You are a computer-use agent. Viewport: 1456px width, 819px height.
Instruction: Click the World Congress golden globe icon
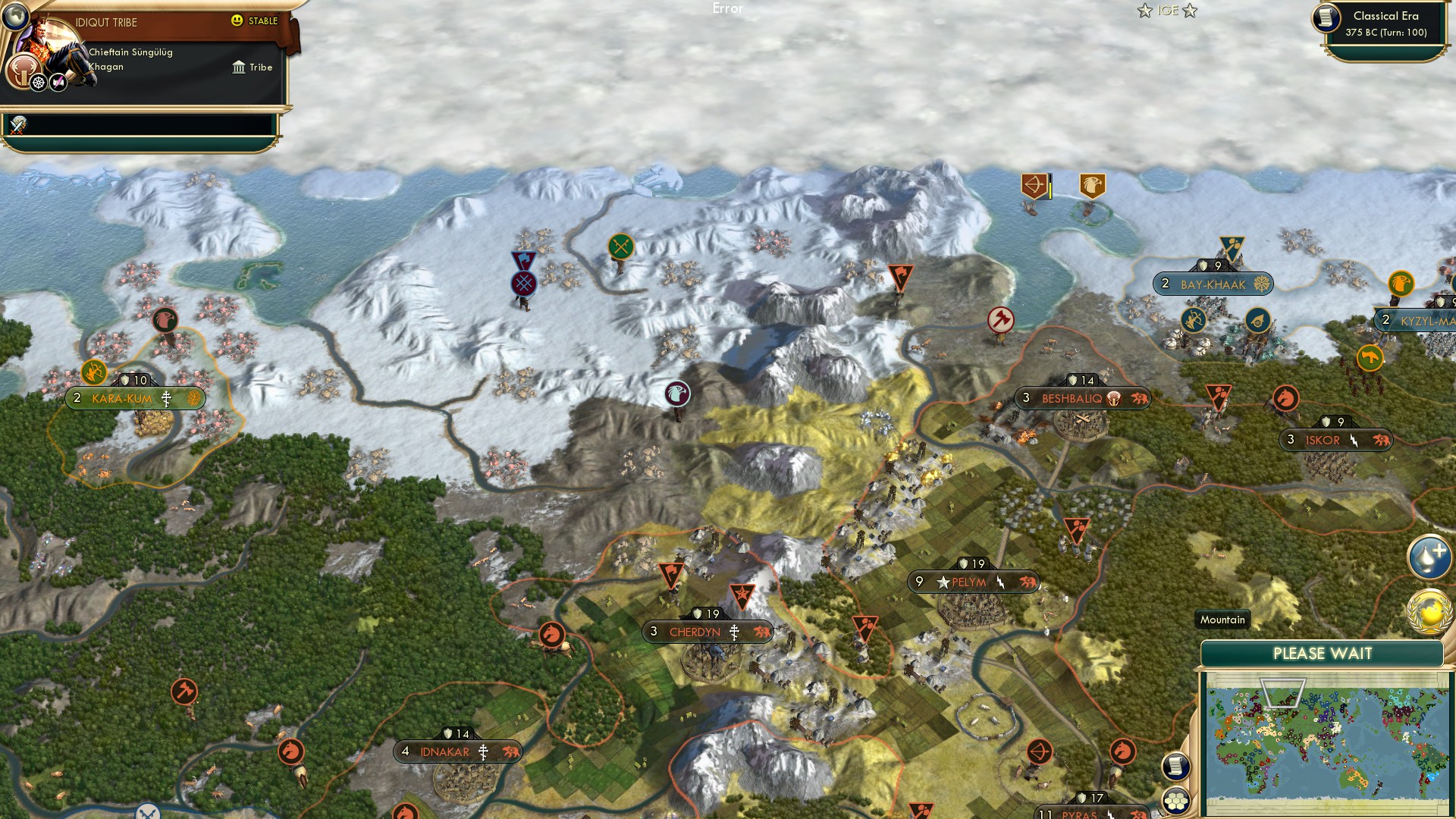pos(1429,612)
